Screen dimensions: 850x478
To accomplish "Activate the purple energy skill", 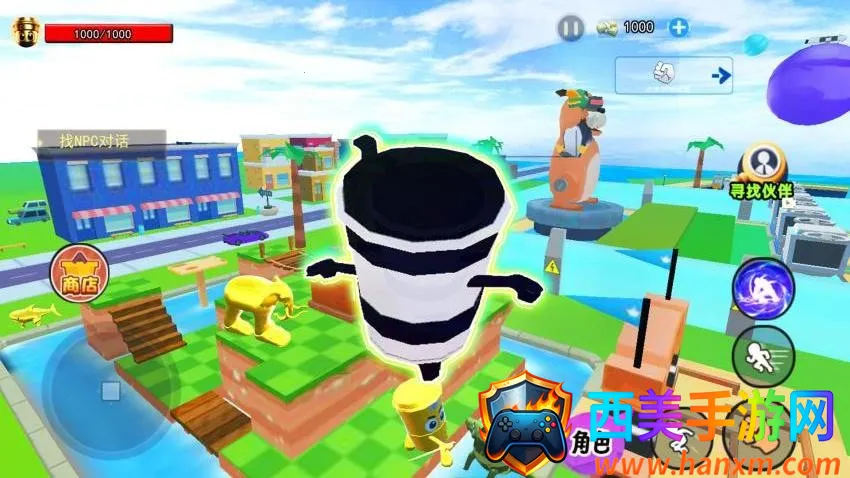I will 762,291.
